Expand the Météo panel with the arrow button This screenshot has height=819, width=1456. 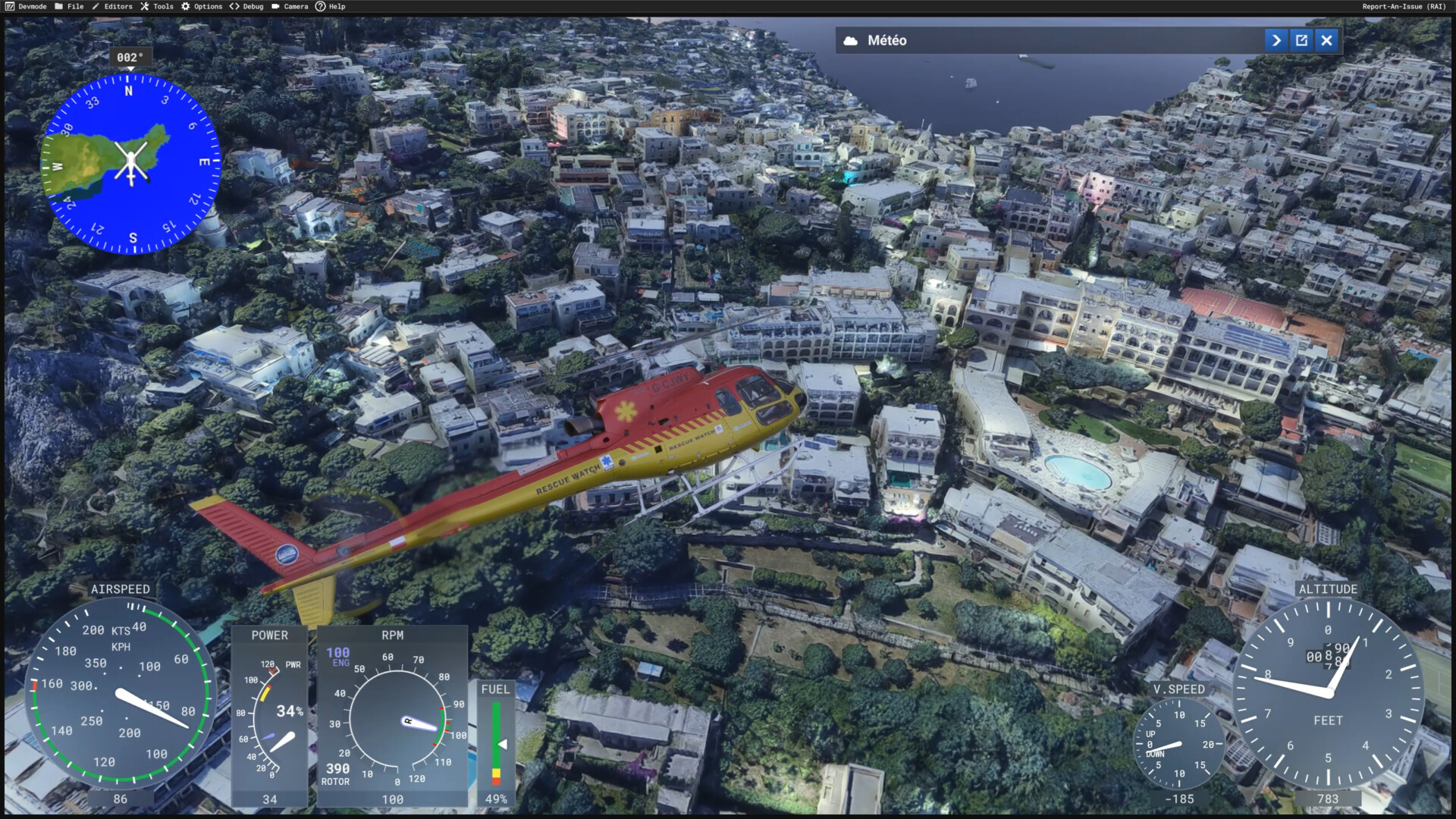coord(1276,40)
